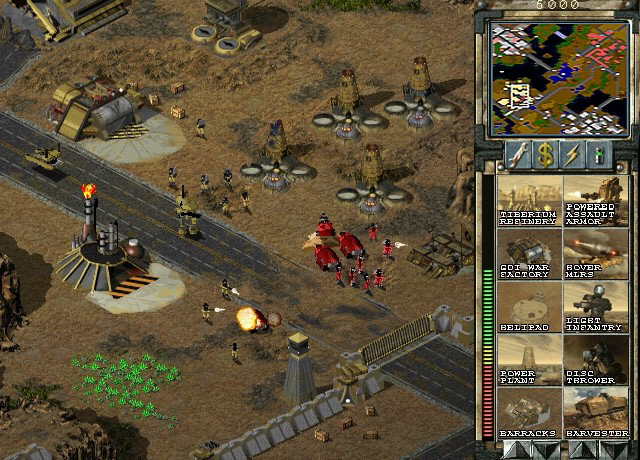Toggle the dollar-sign sell mode
640x460 pixels.
coord(544,154)
